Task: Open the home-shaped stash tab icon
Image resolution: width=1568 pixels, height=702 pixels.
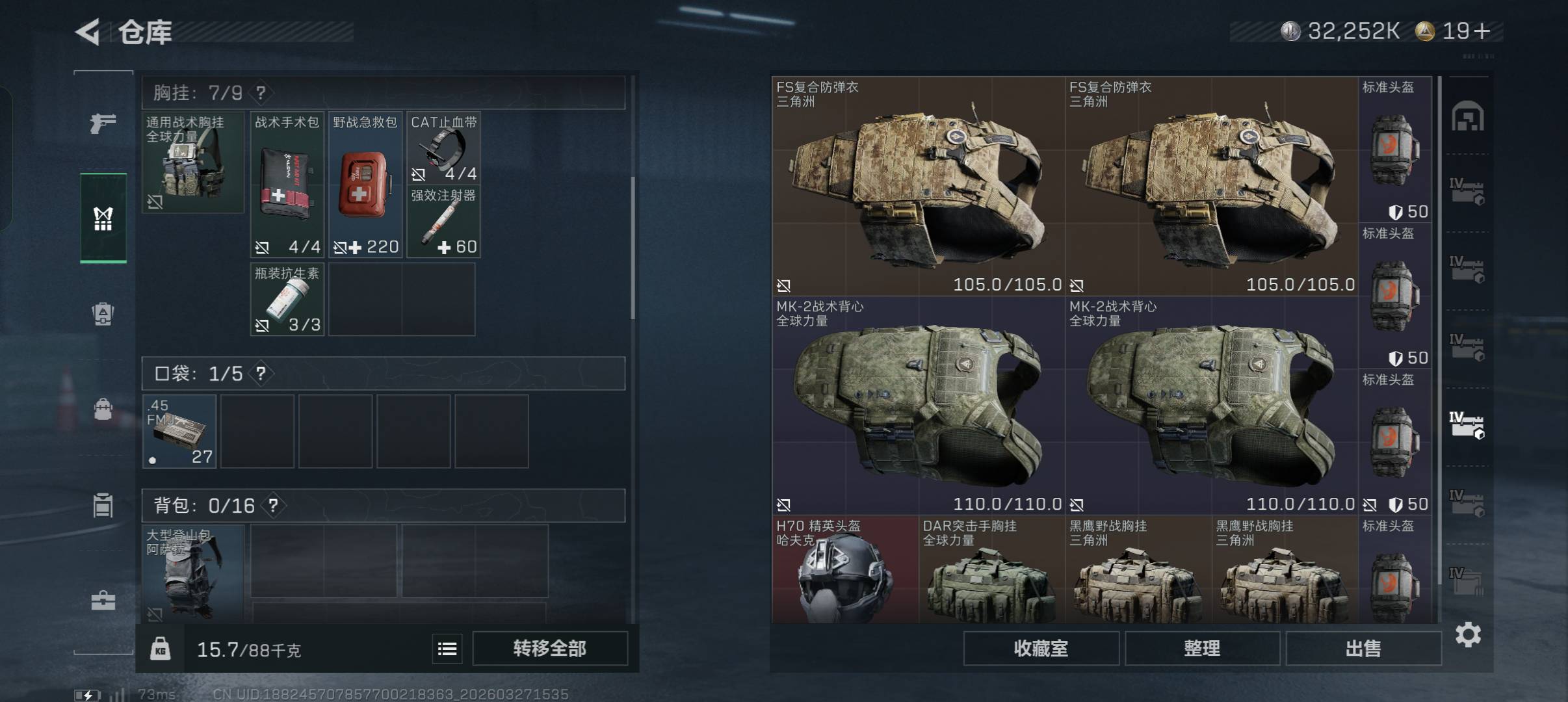Action: (1467, 117)
